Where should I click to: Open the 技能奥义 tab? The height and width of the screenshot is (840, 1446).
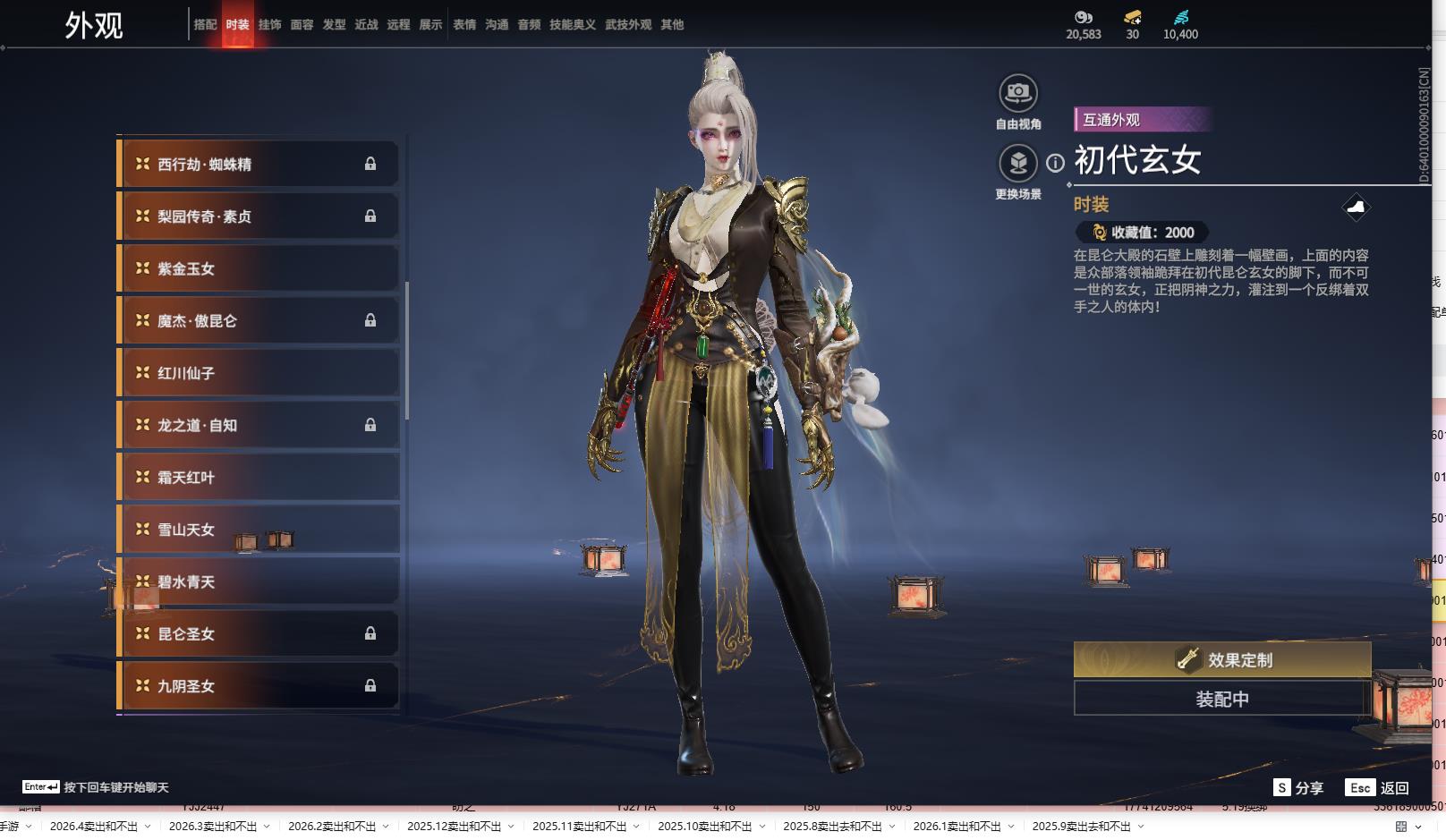coord(572,25)
